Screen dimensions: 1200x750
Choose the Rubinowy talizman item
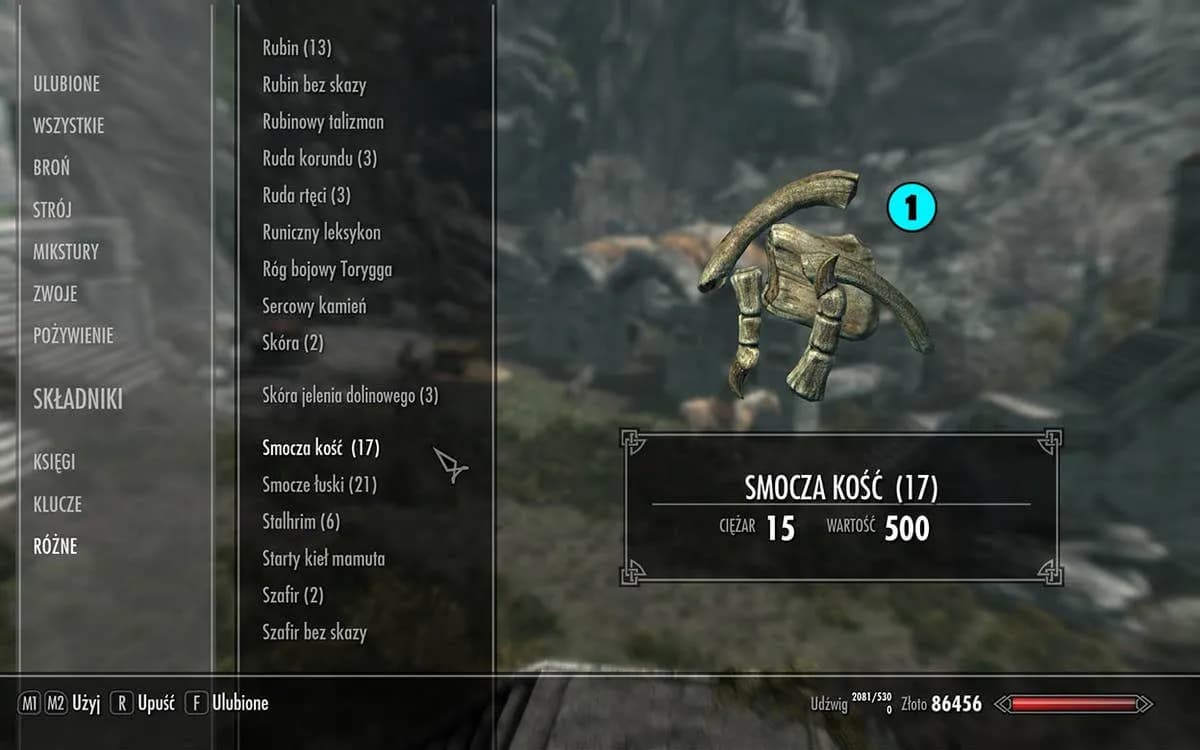[x=323, y=122]
